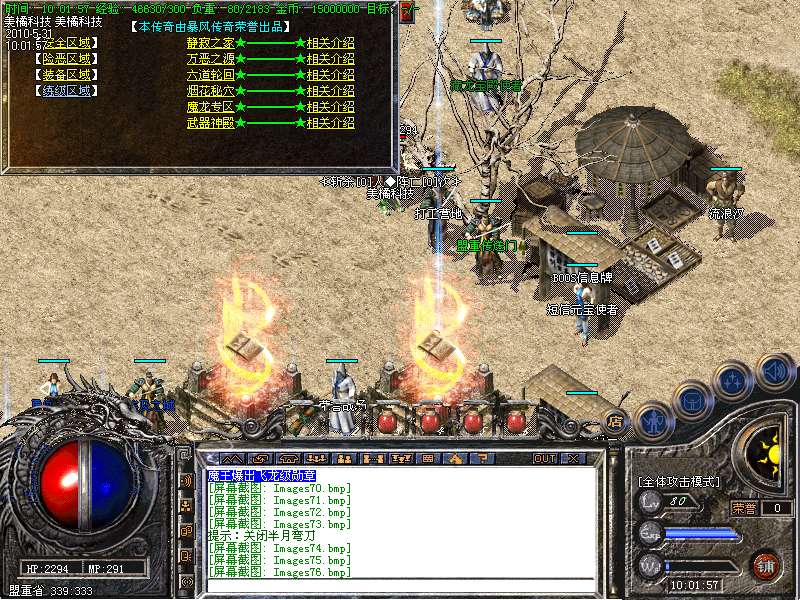Open the 店 shop button

coord(616,422)
